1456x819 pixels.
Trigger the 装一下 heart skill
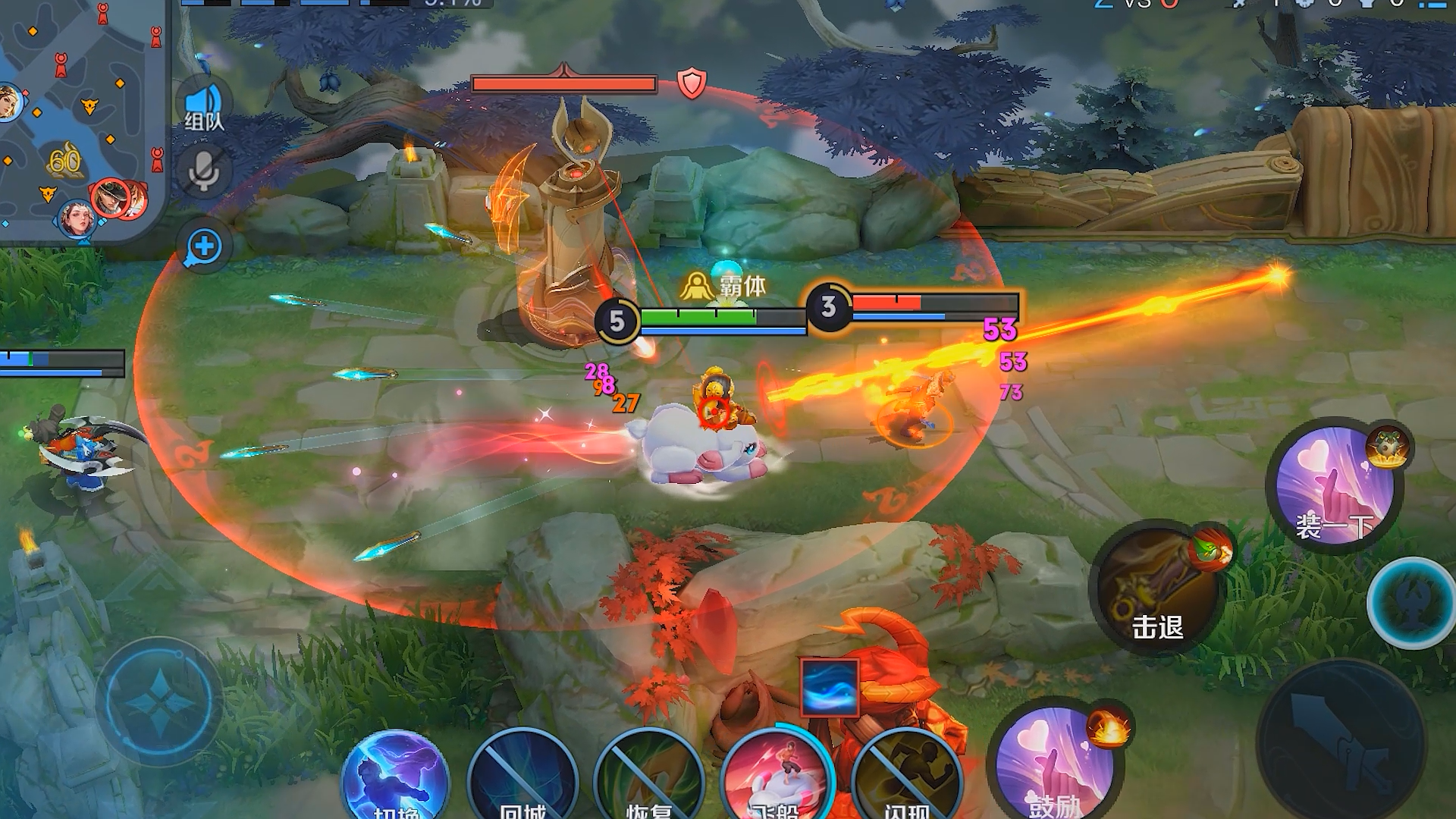pos(1335,485)
